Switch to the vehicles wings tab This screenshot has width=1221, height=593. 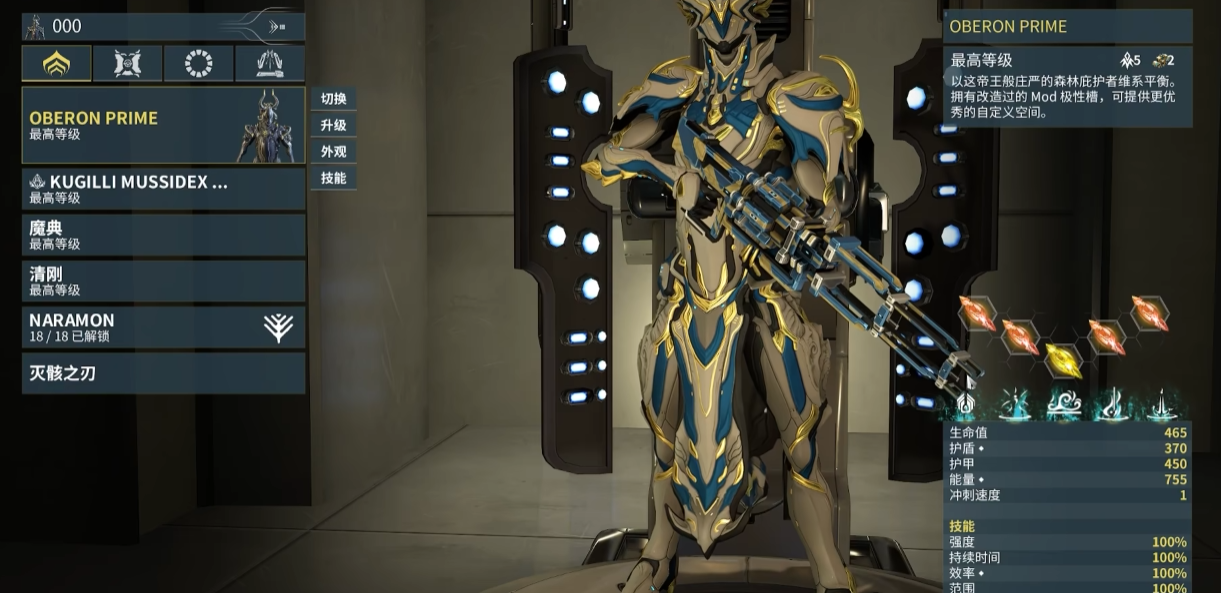coord(270,64)
